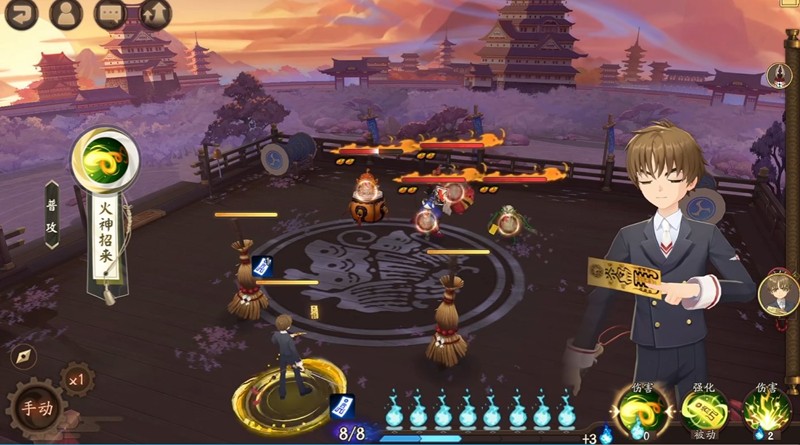Tap the 普攻 basic attack tag
The height and width of the screenshot is (445, 800).
tap(52, 214)
